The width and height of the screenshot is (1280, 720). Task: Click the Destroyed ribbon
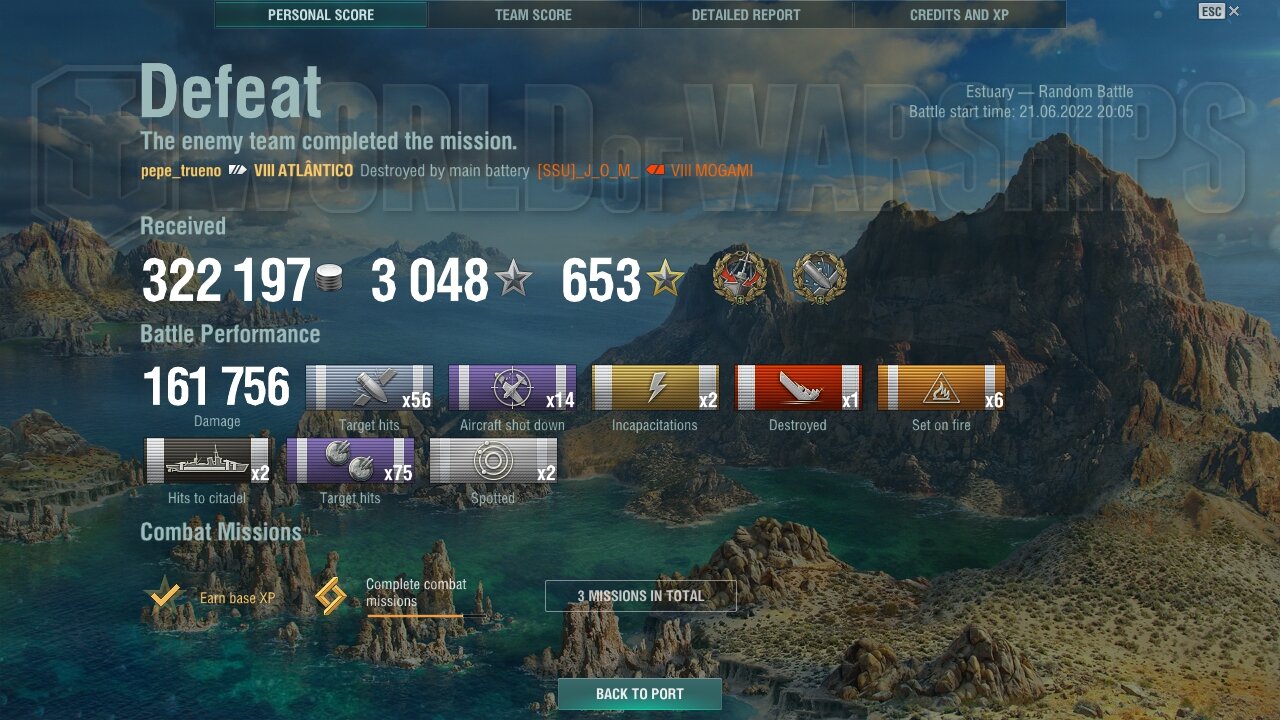point(798,388)
